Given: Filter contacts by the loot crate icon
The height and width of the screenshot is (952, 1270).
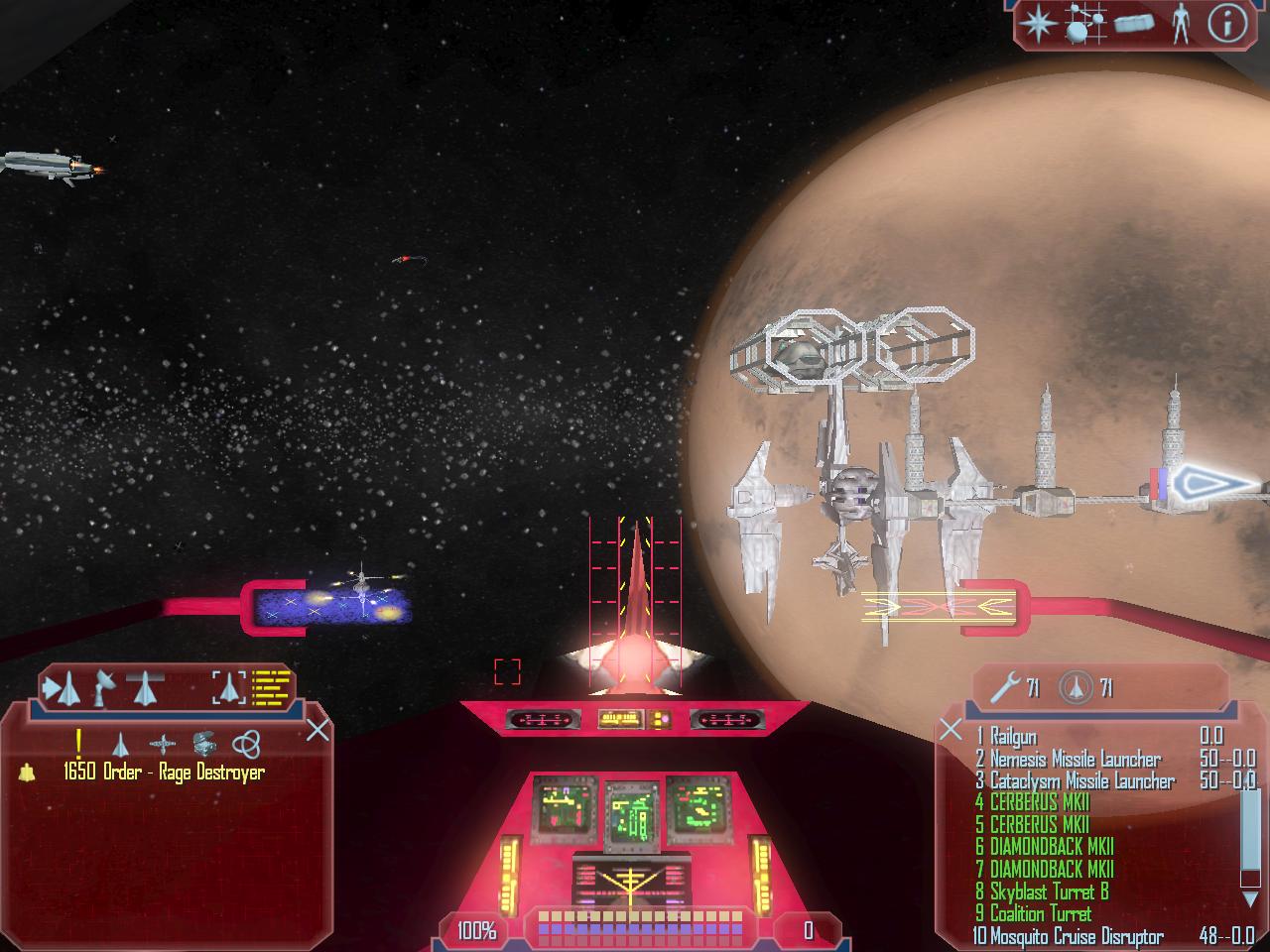Looking at the screenshot, I should (x=204, y=743).
